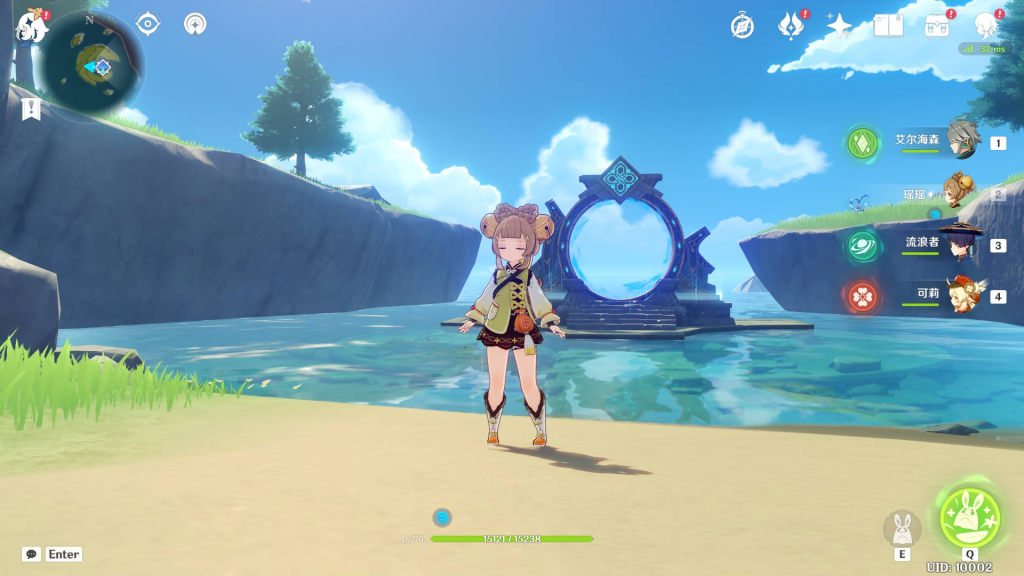This screenshot has height=576, width=1024.
Task: Open the Wish star icon
Action: coord(839,26)
